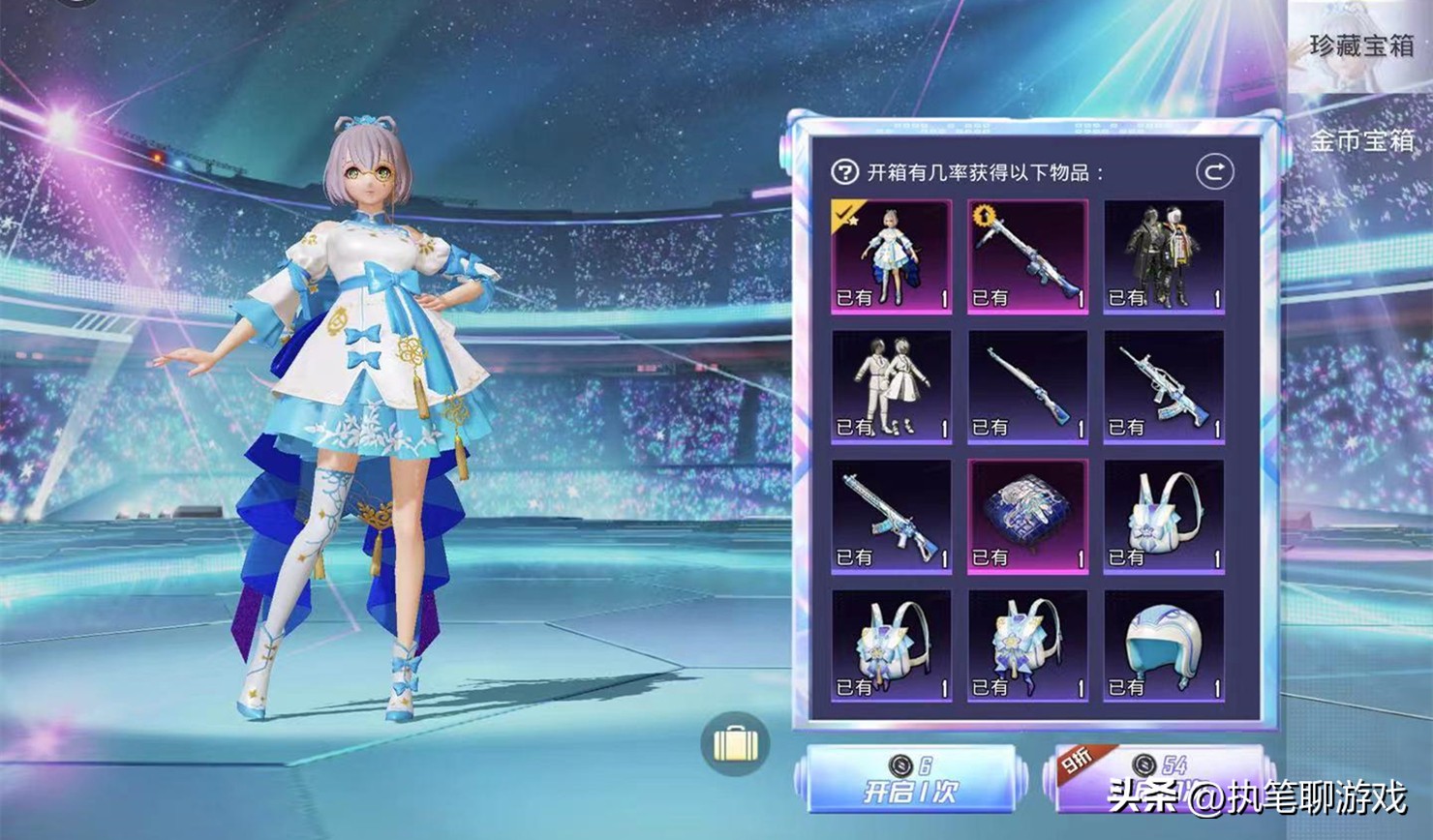Select the rifle with gold upgrade badge
The width and height of the screenshot is (1433, 840).
pyautogui.click(x=1027, y=256)
